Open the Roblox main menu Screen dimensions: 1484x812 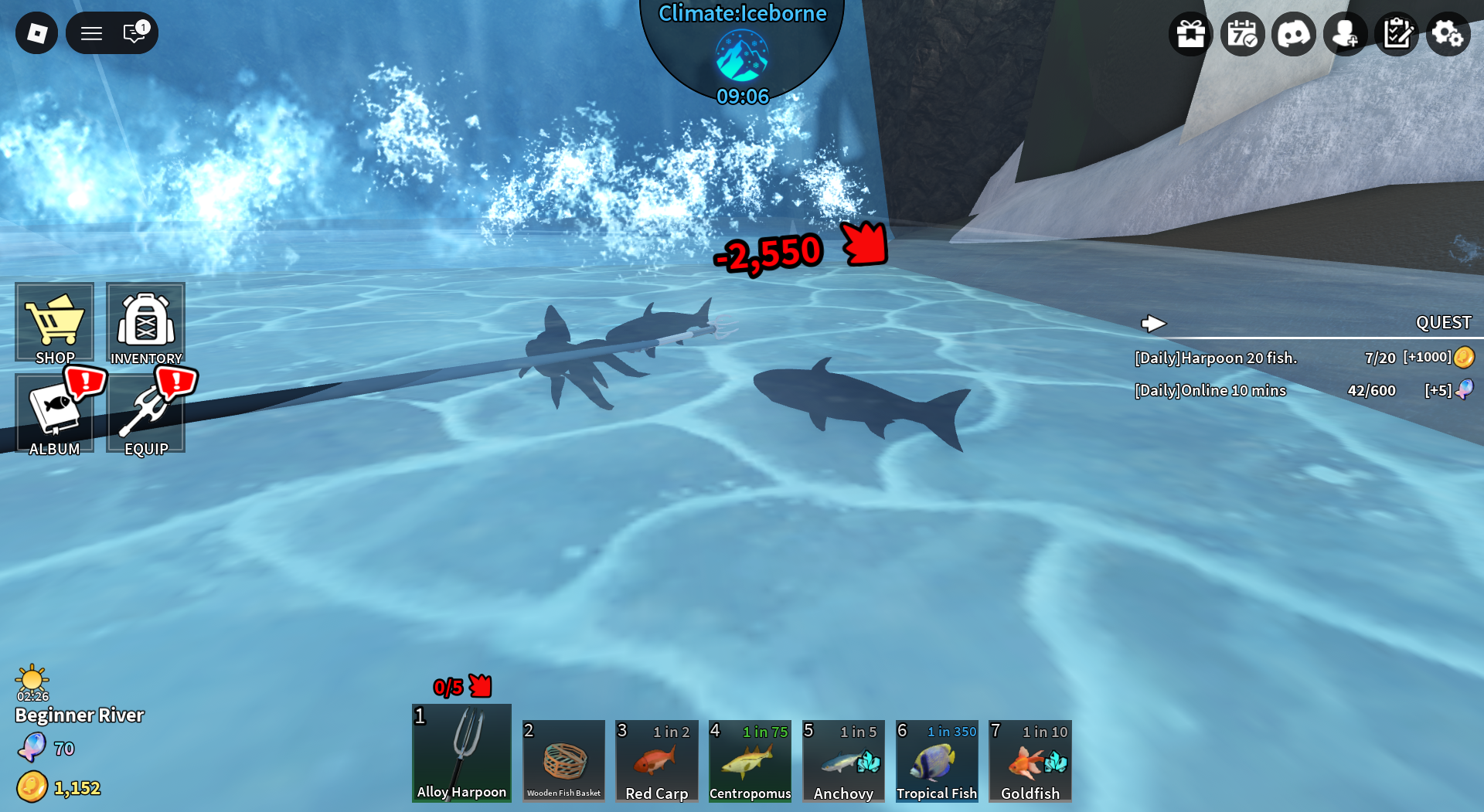pyautogui.click(x=36, y=33)
